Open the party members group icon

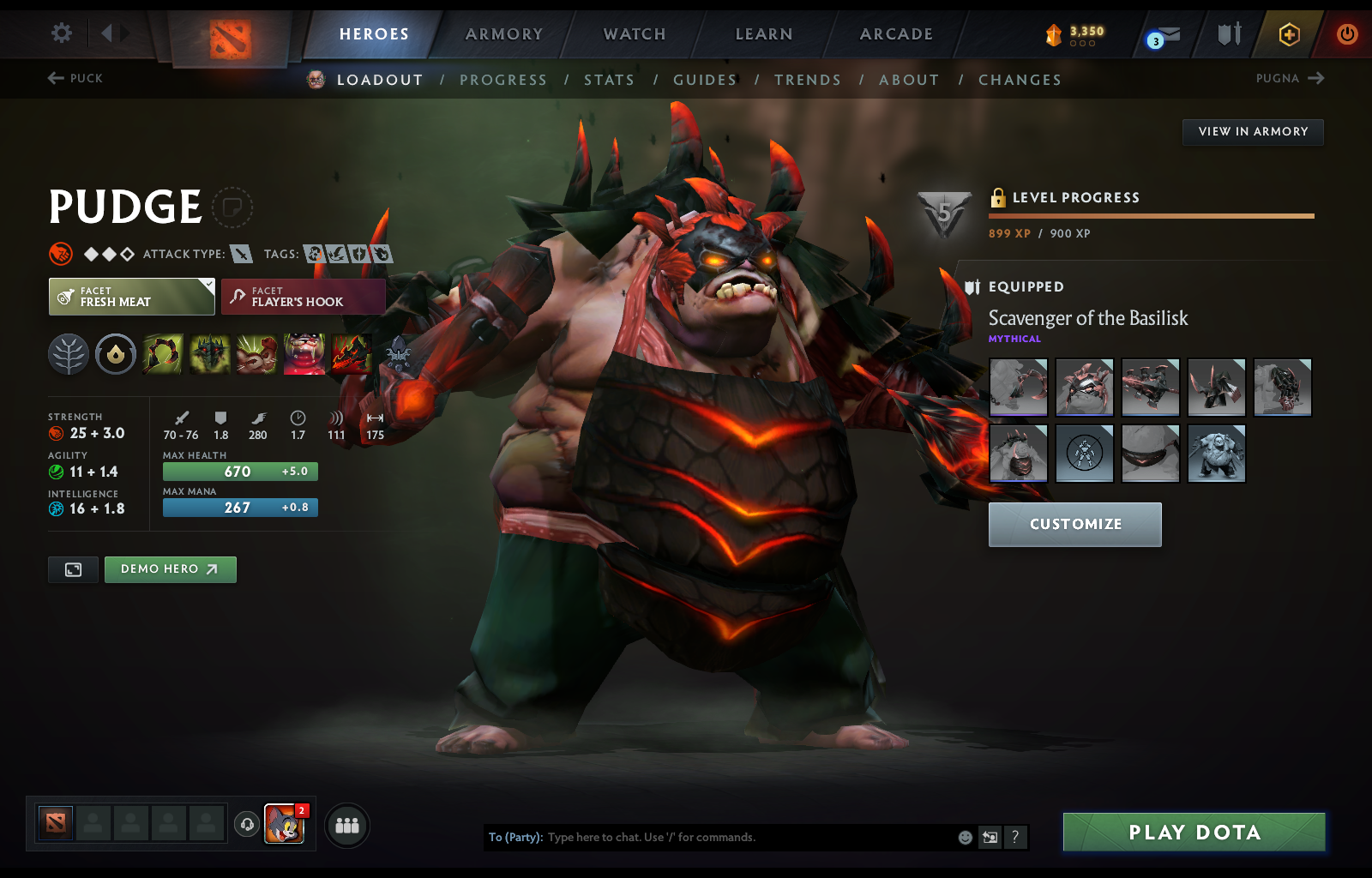[x=346, y=826]
